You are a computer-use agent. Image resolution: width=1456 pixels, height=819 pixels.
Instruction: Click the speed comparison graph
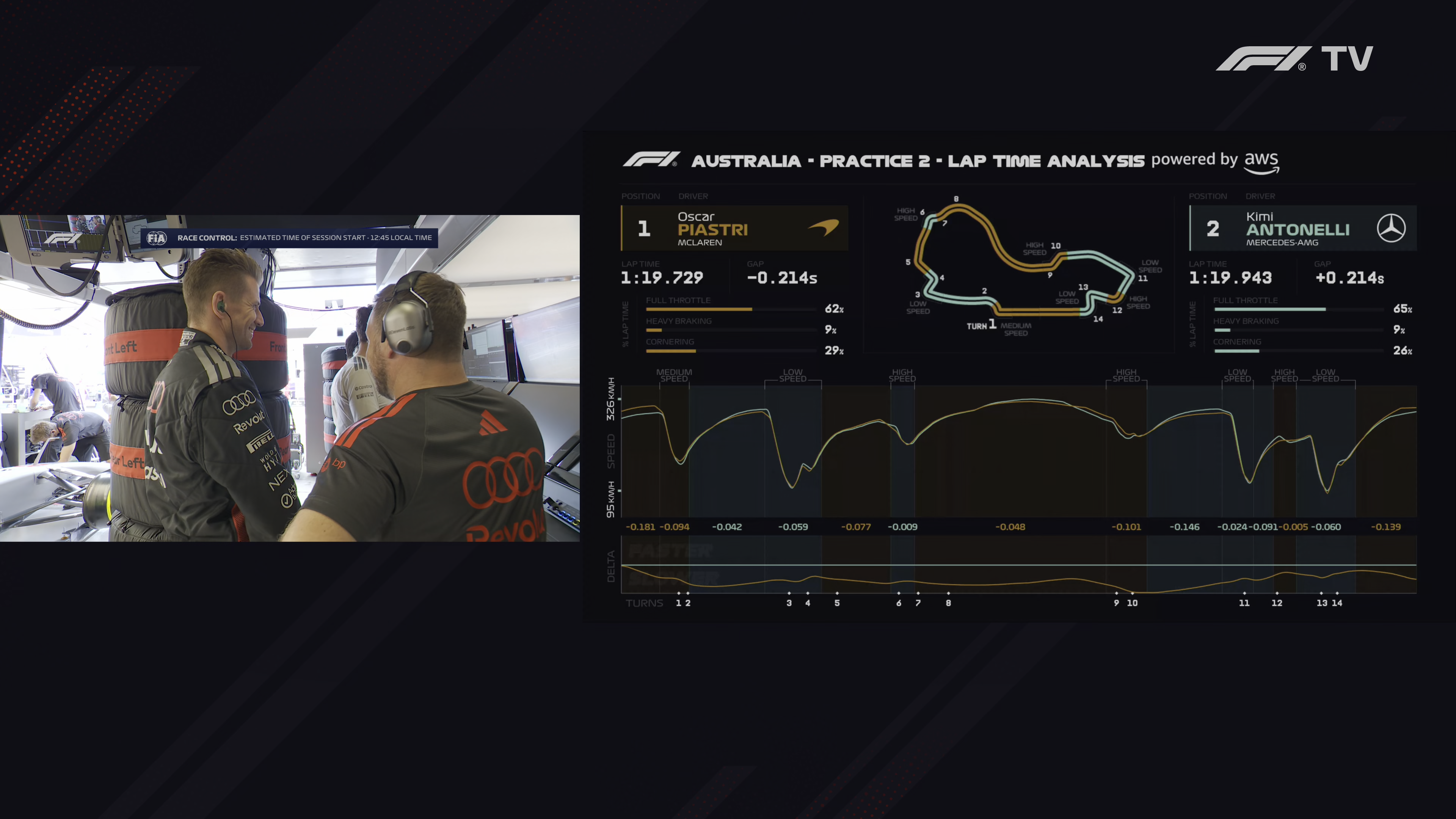(x=1018, y=450)
